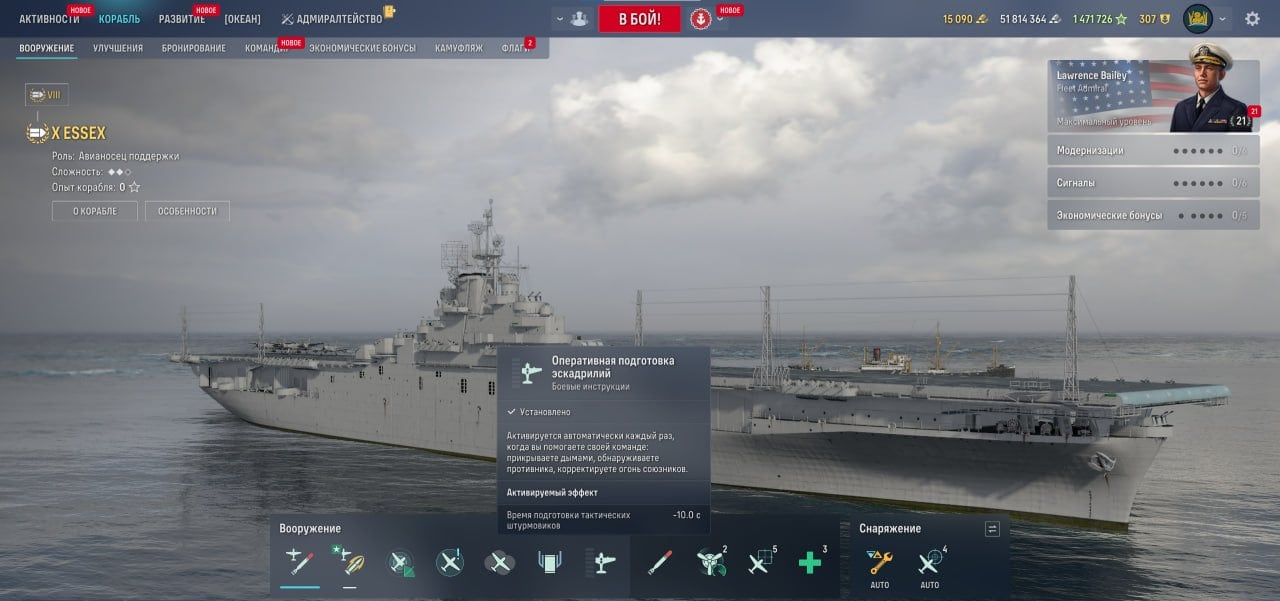Open the Флаги tab
This screenshot has height=601, width=1280.
pos(515,48)
